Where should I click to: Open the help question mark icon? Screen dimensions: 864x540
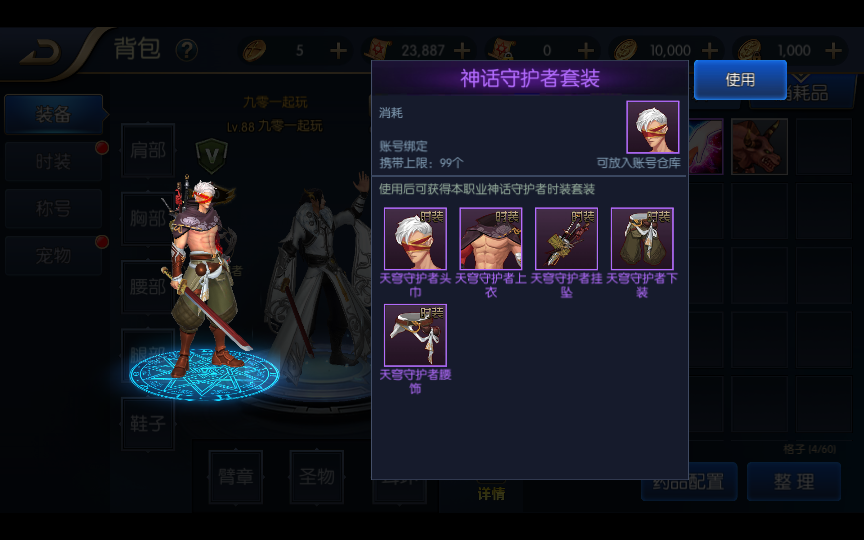tap(186, 50)
